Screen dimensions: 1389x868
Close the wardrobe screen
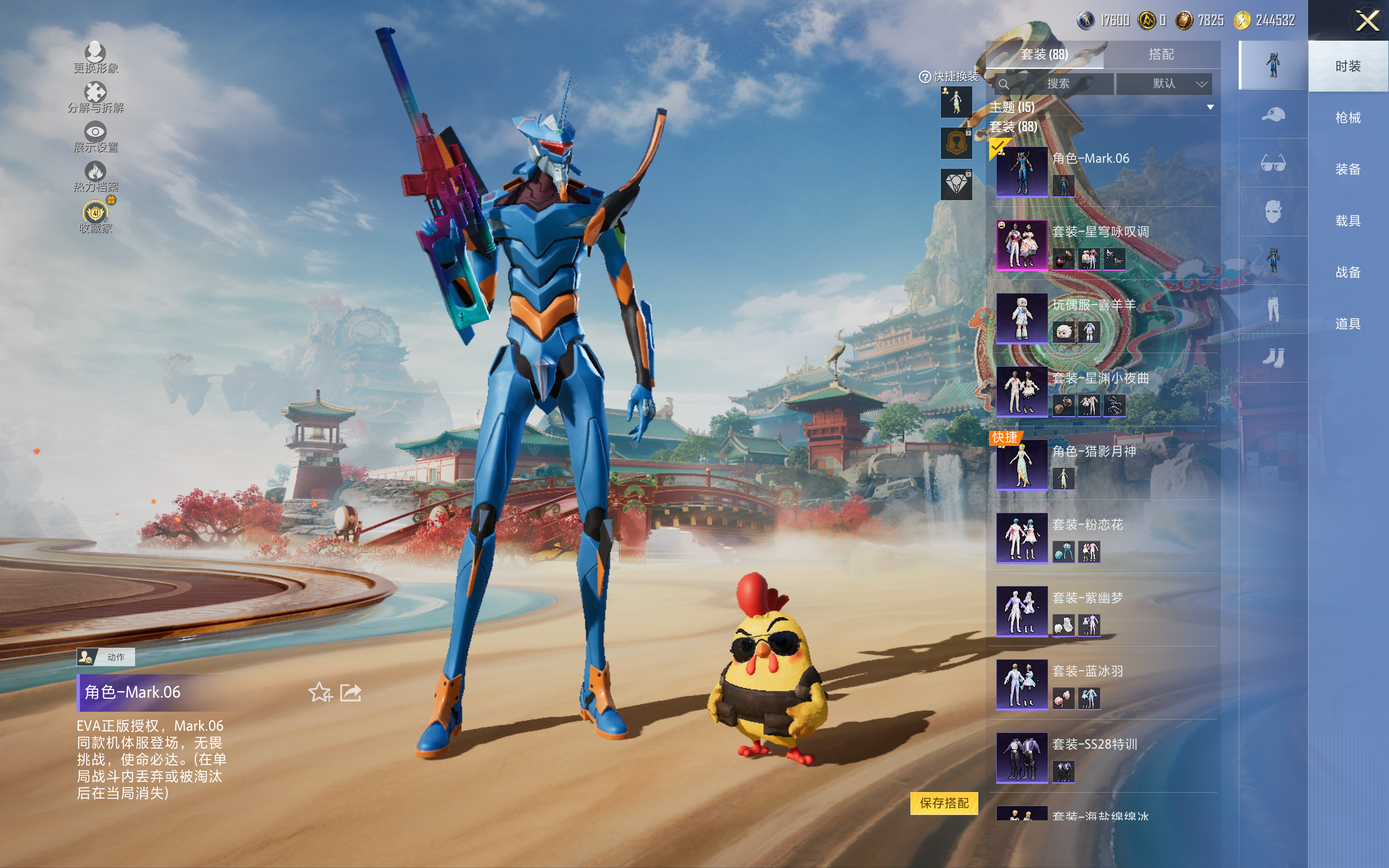pos(1367,21)
